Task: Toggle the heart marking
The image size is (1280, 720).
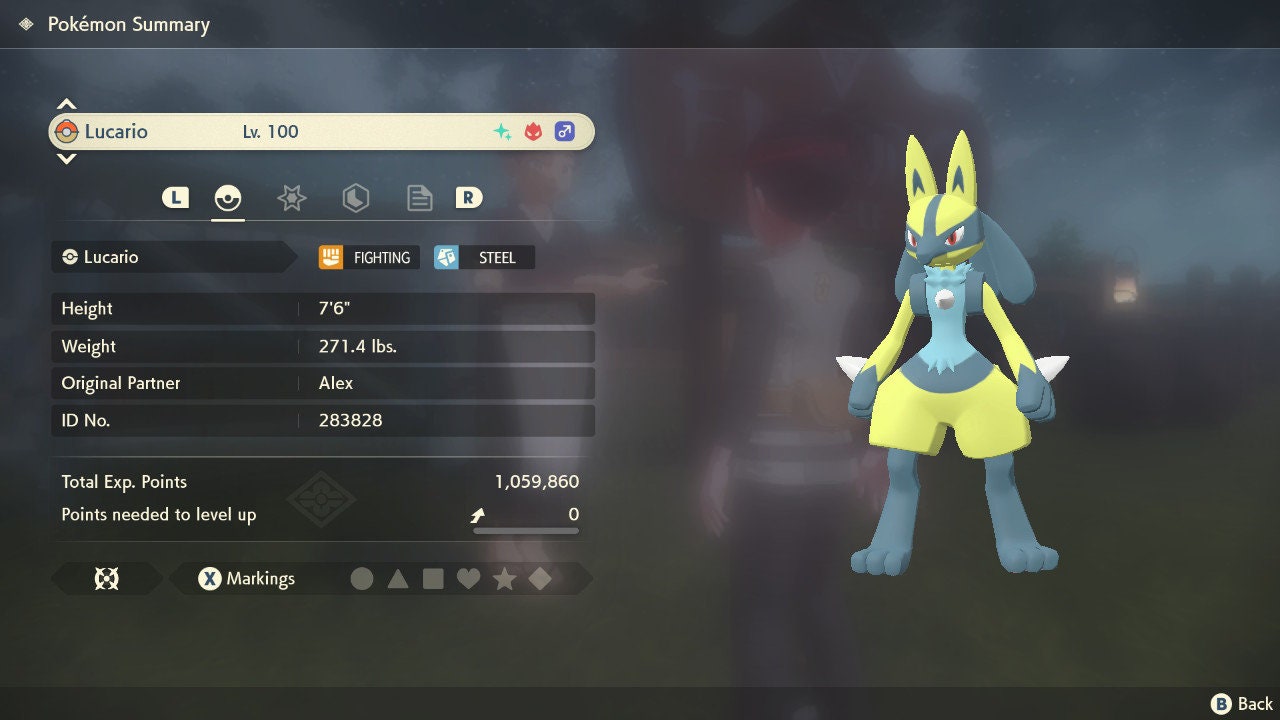Action: coord(469,578)
